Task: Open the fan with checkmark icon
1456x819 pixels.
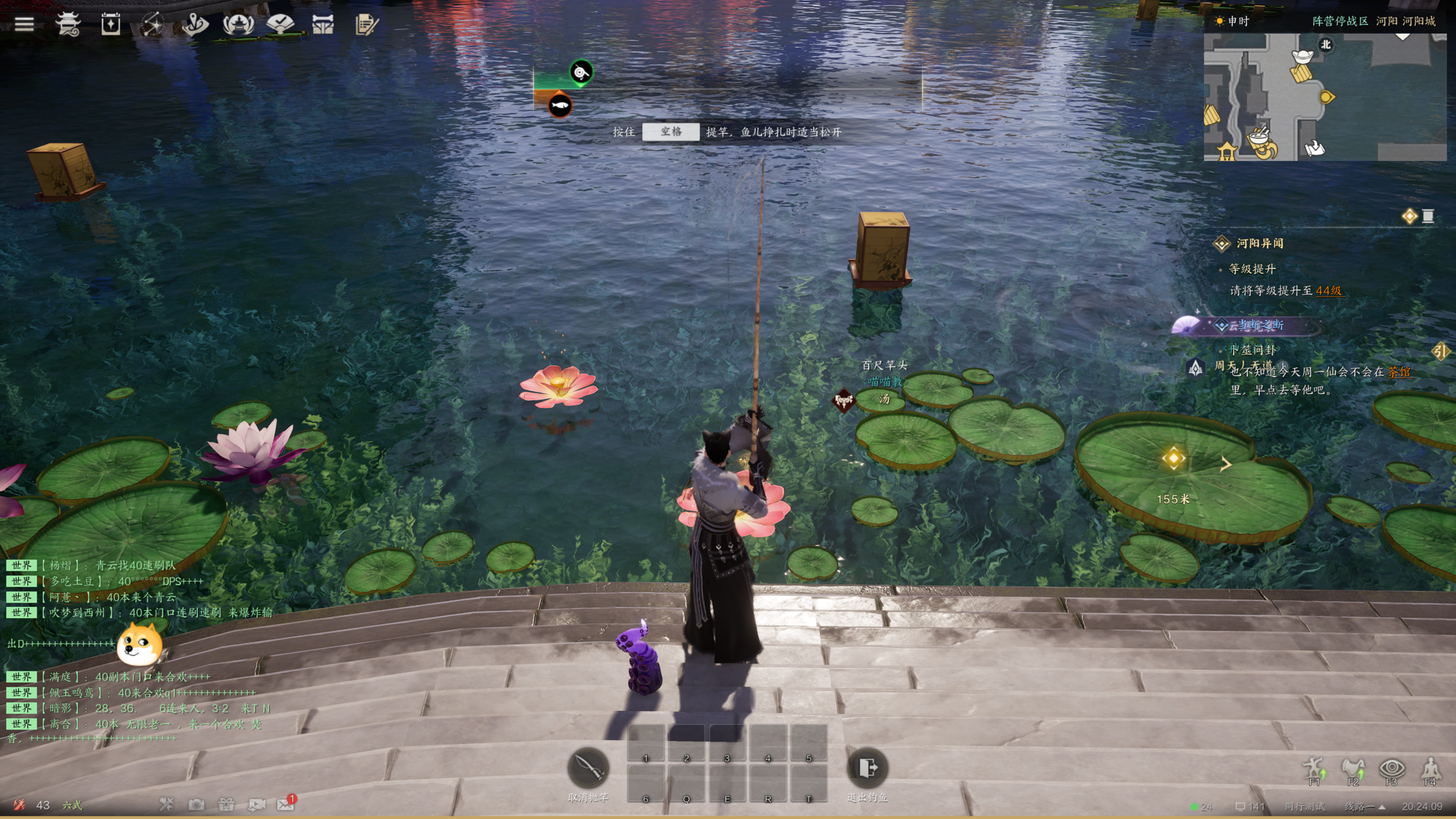Action: pos(280,24)
